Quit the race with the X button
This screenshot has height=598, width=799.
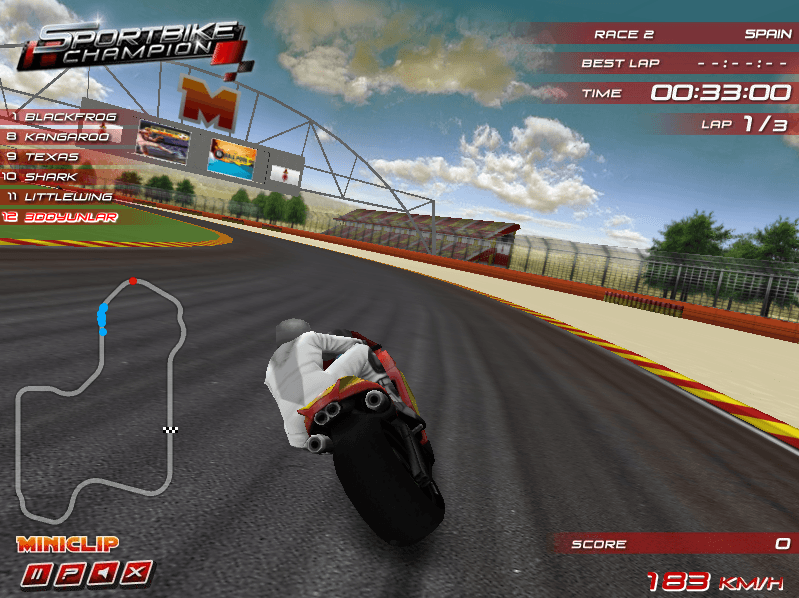139,573
